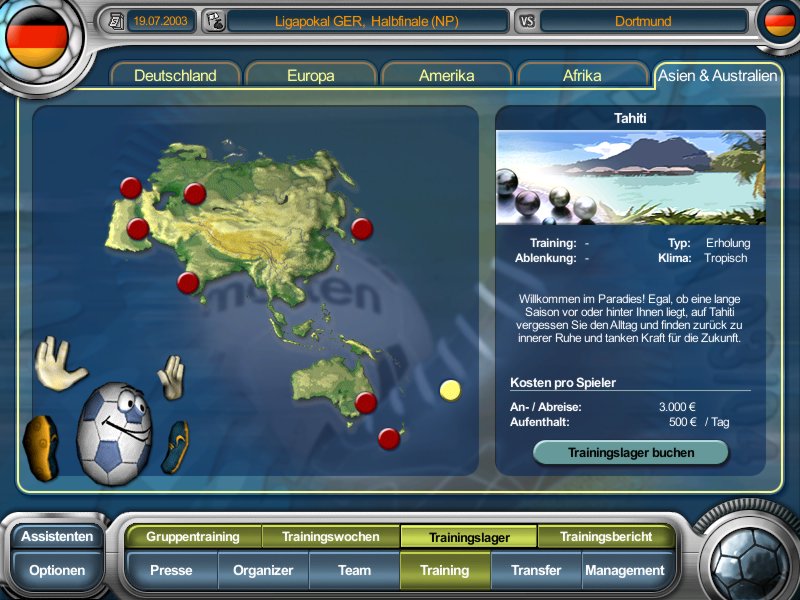The width and height of the screenshot is (800, 600).
Task: Select the Trainingslager submenu
Action: (469, 537)
